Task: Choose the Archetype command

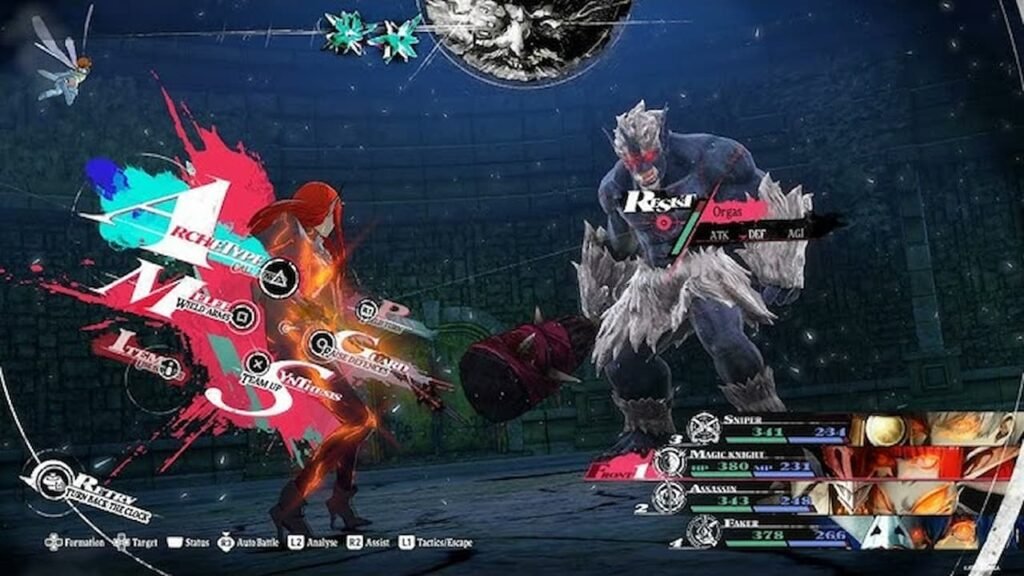Action: click(x=277, y=276)
